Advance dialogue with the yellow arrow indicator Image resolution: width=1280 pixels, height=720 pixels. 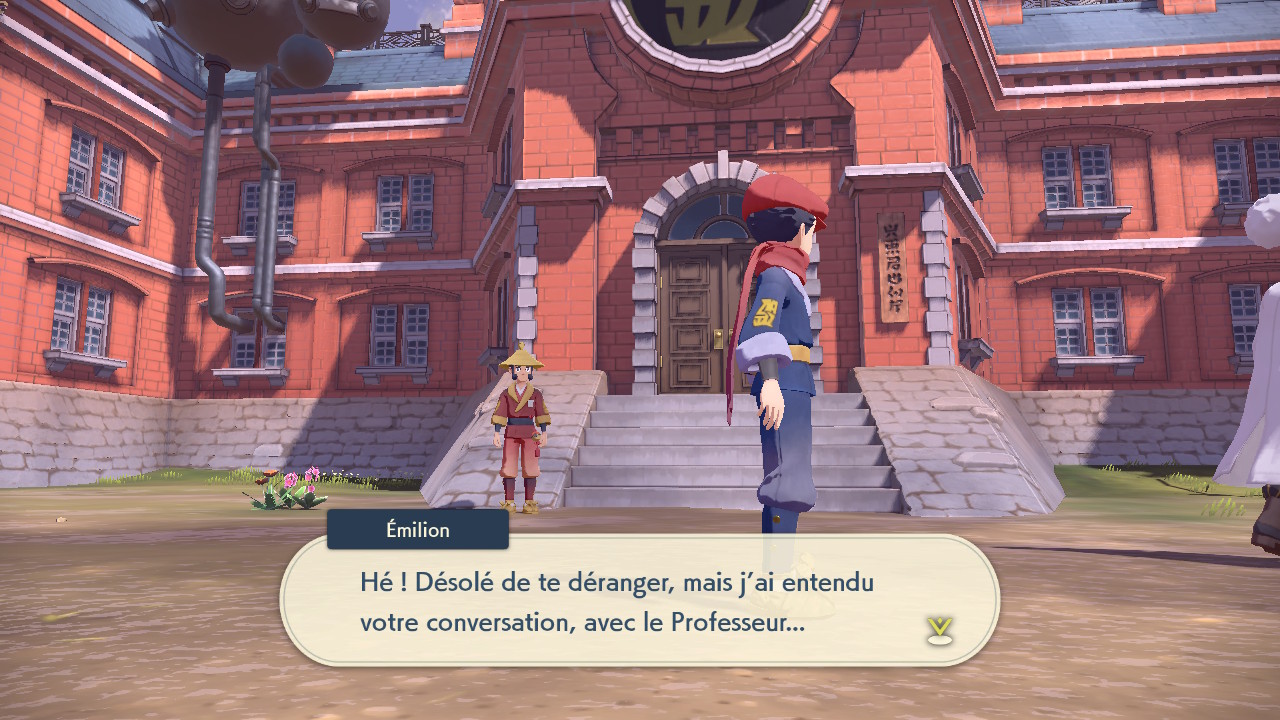939,629
